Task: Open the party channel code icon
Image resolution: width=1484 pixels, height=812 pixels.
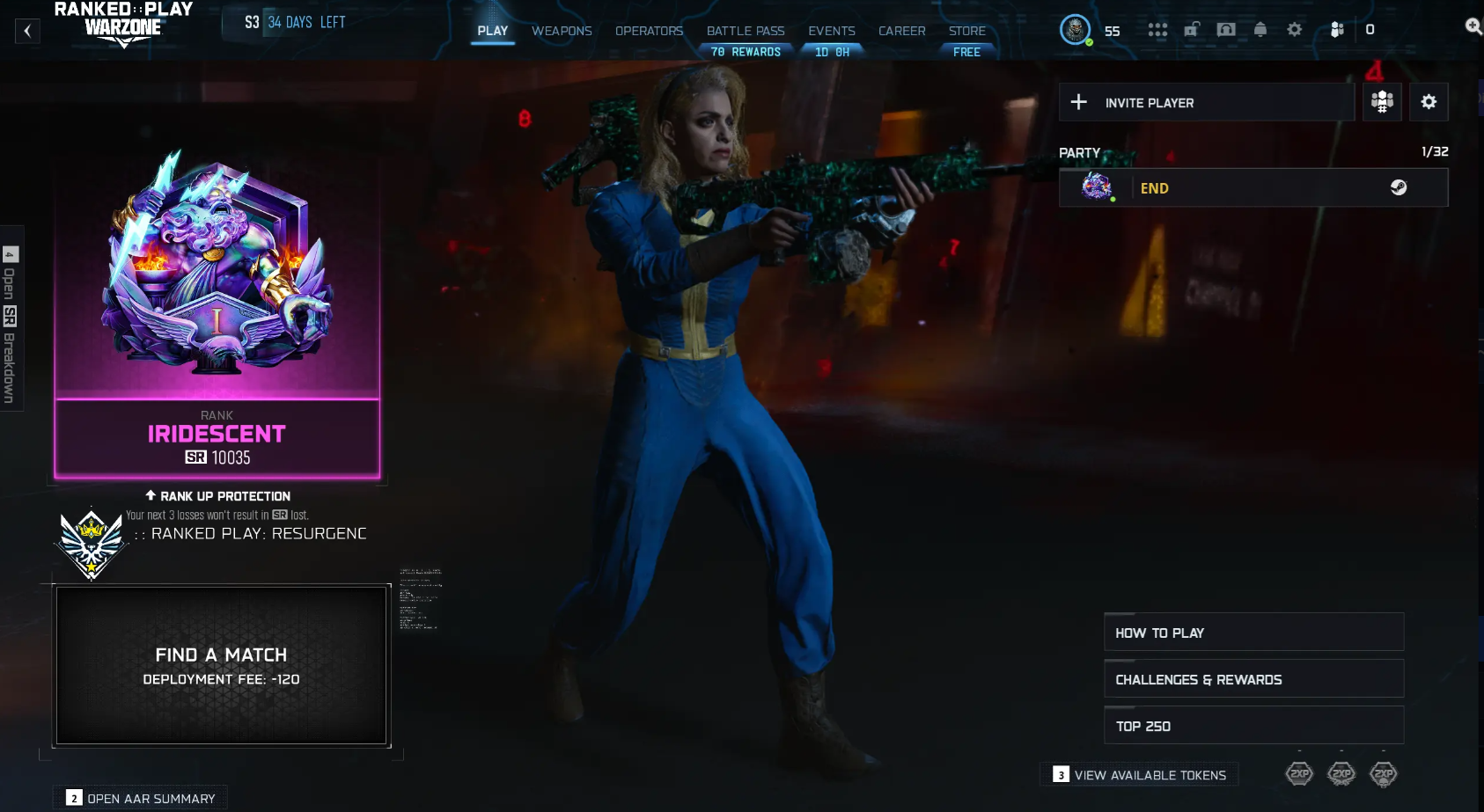Action: [1382, 102]
